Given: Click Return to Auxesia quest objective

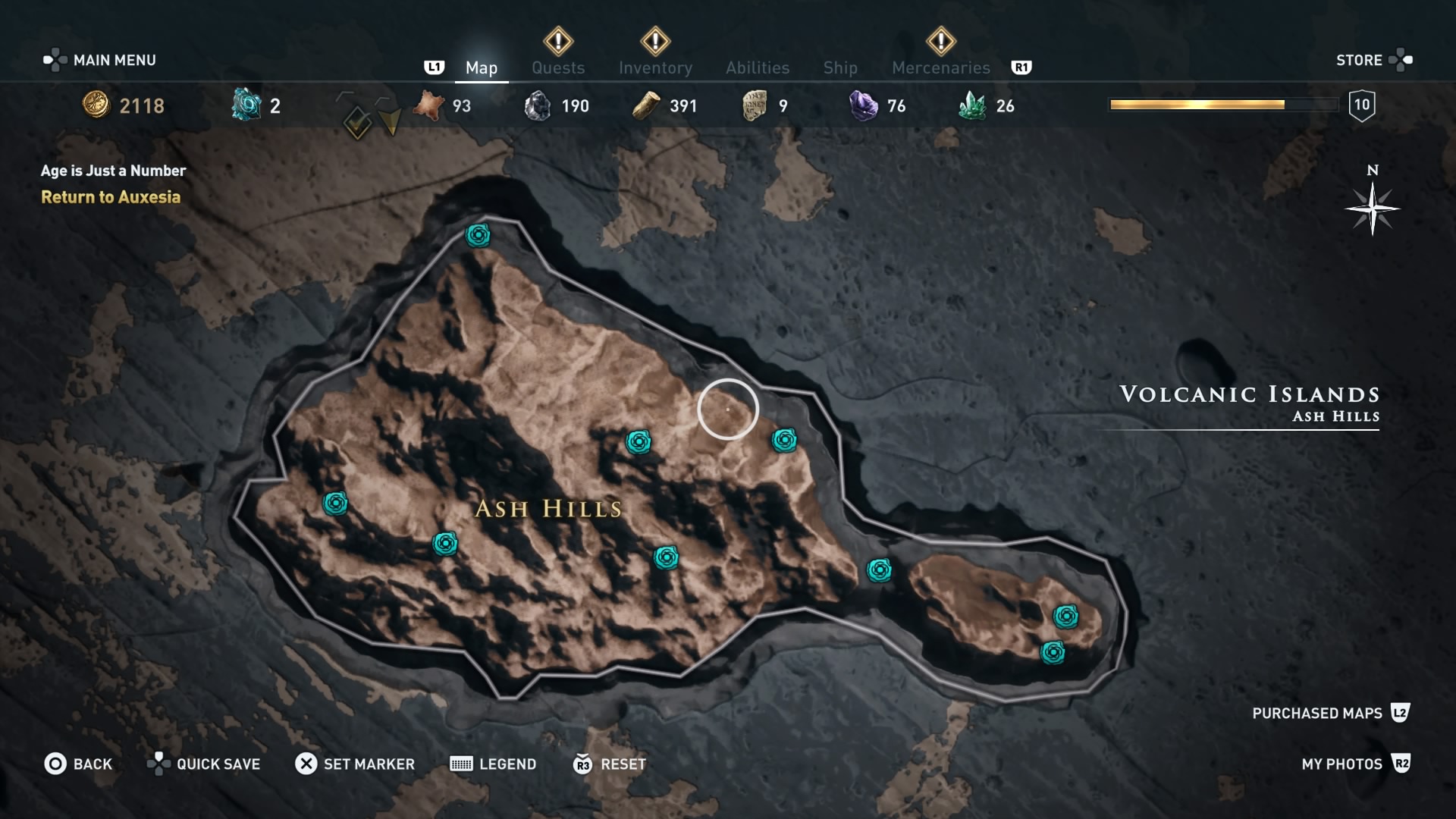Looking at the screenshot, I should click(x=111, y=197).
